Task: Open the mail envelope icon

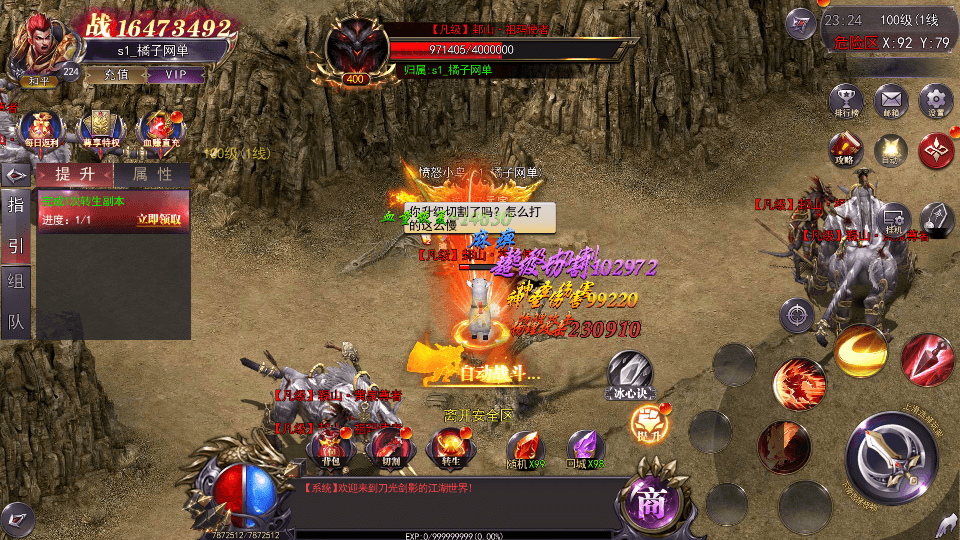Action: coord(890,102)
